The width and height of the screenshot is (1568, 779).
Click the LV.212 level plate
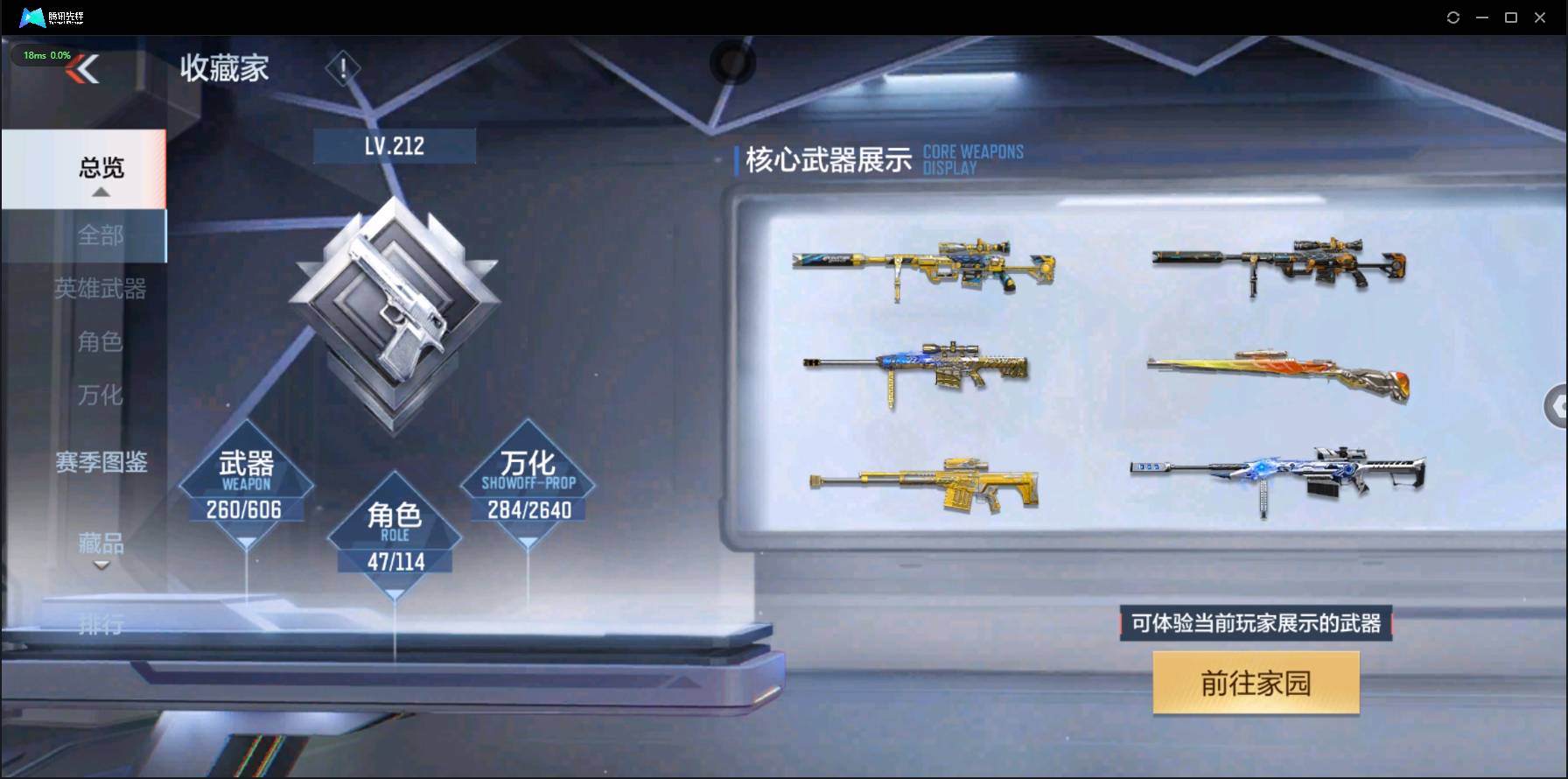pos(395,145)
